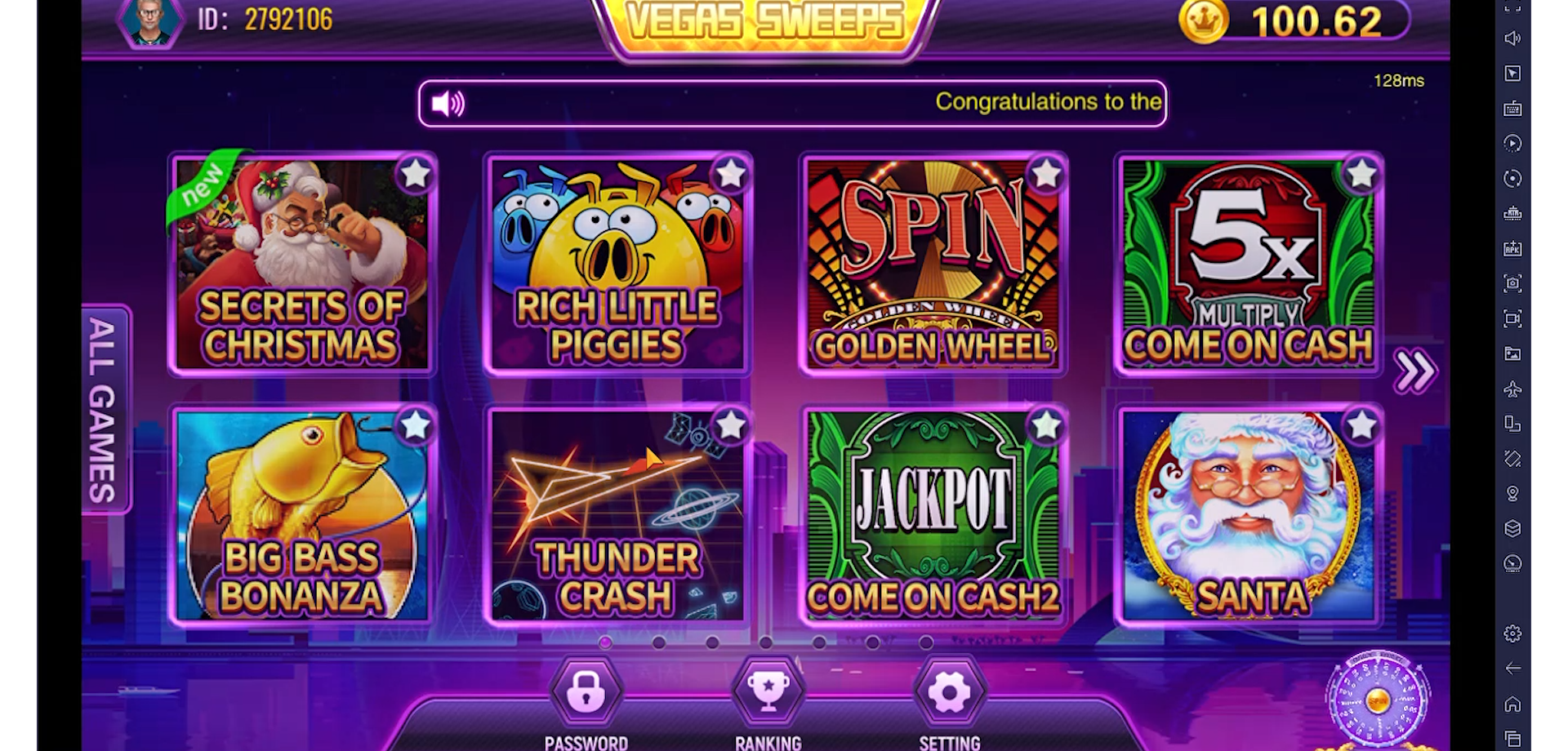
Task: Show the next page of games
Action: point(1414,371)
